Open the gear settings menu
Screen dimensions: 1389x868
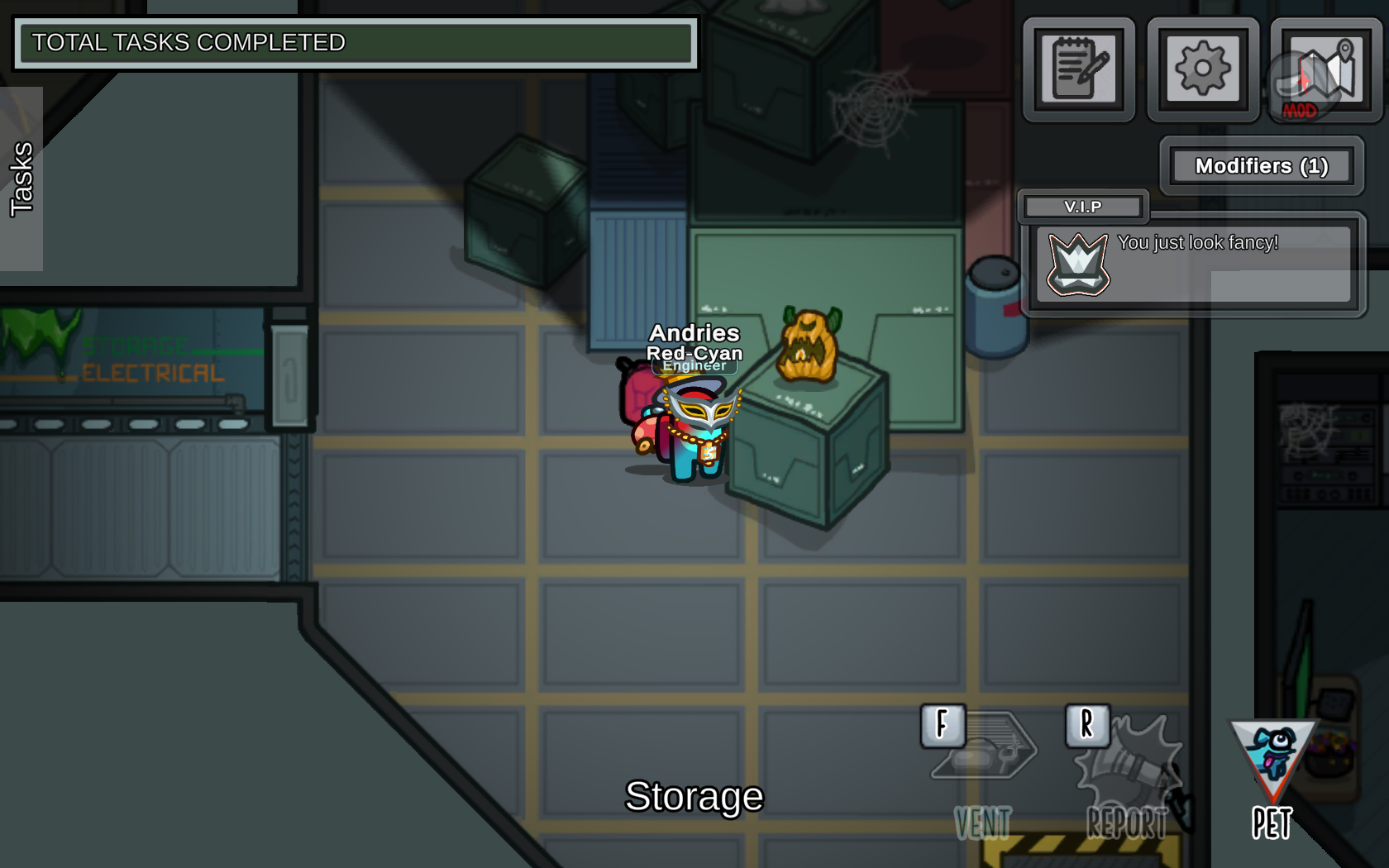(x=1203, y=69)
